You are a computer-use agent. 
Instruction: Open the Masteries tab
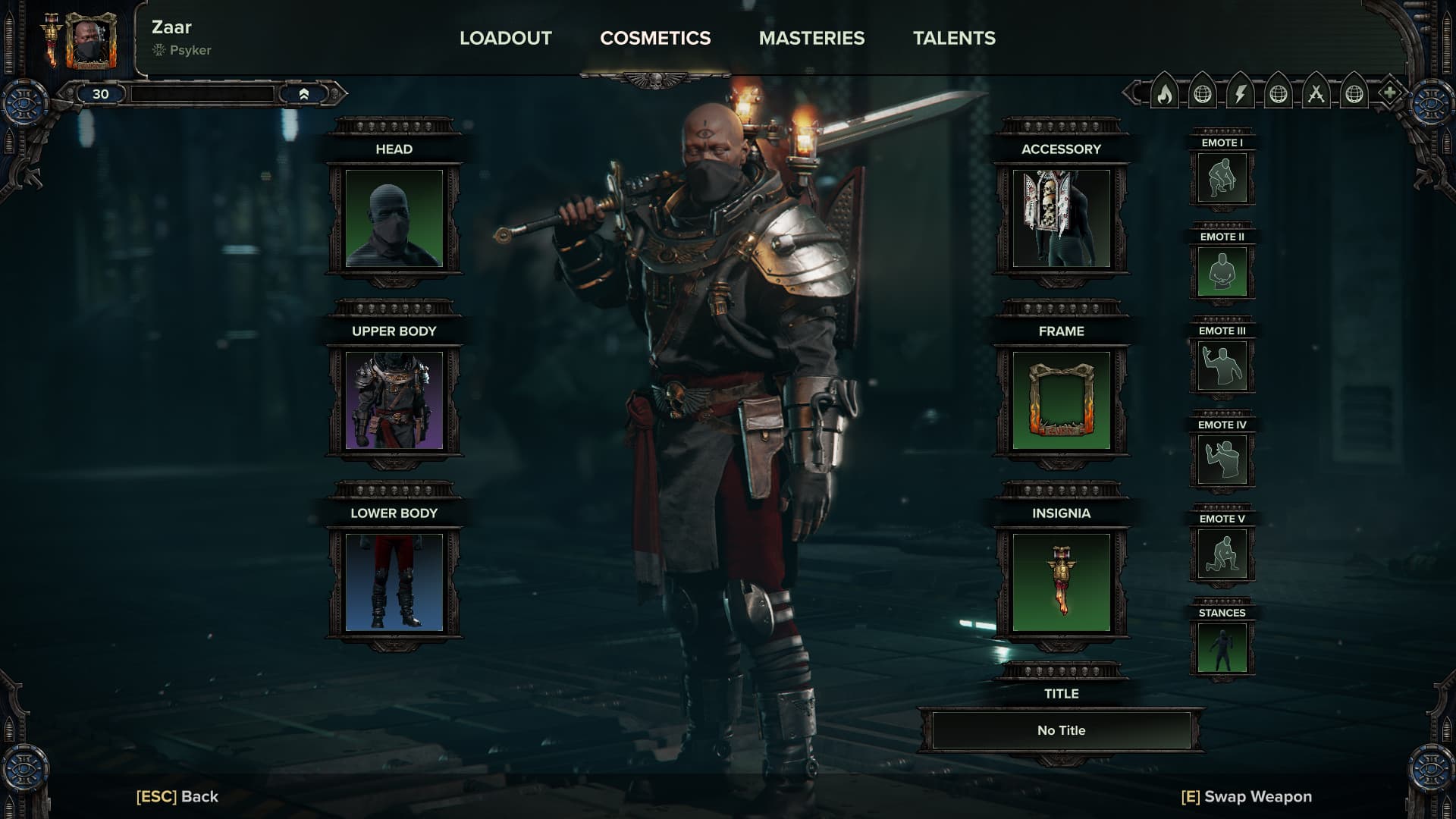pyautogui.click(x=811, y=38)
